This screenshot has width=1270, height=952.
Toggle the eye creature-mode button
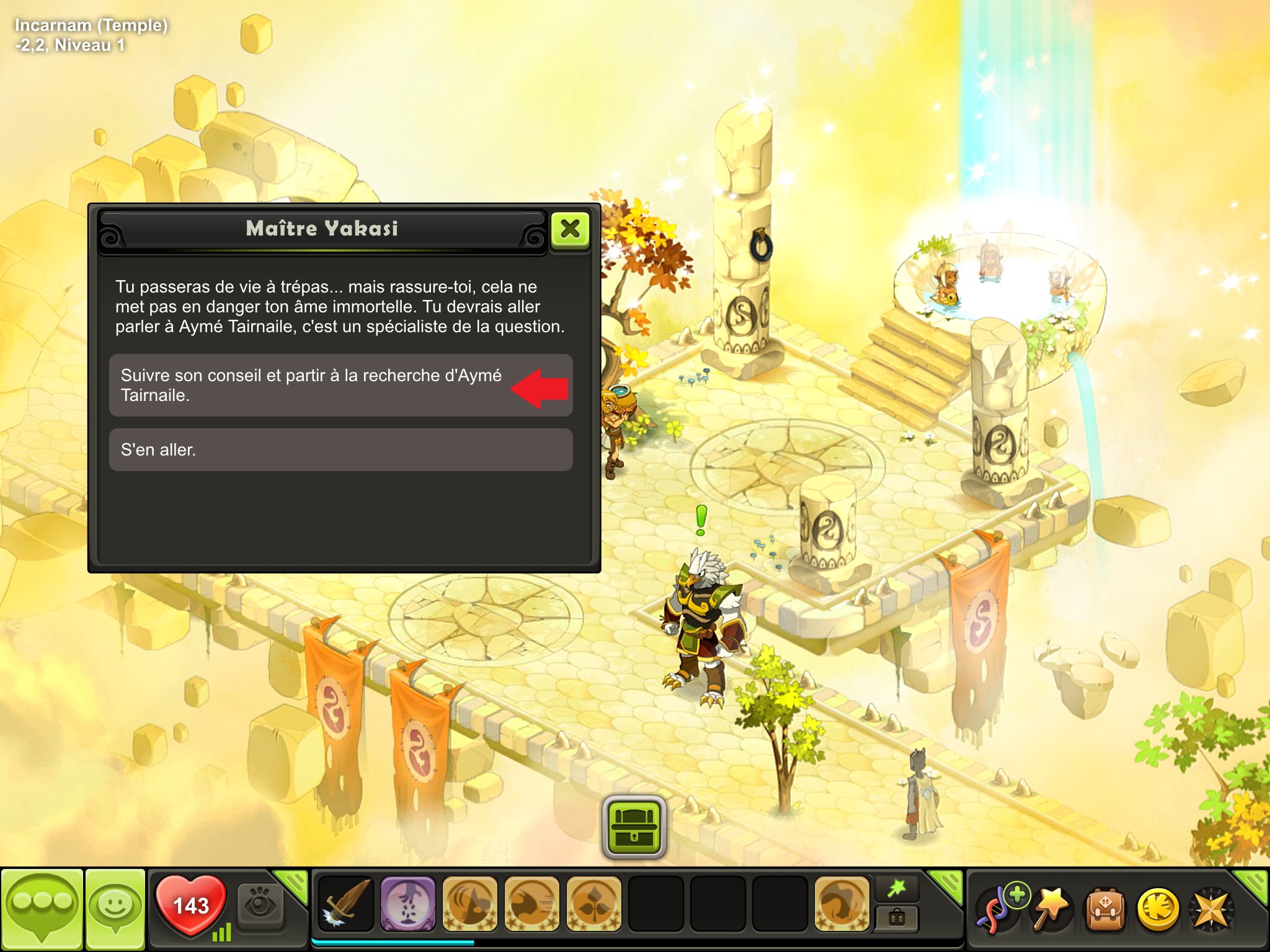pyautogui.click(x=260, y=906)
